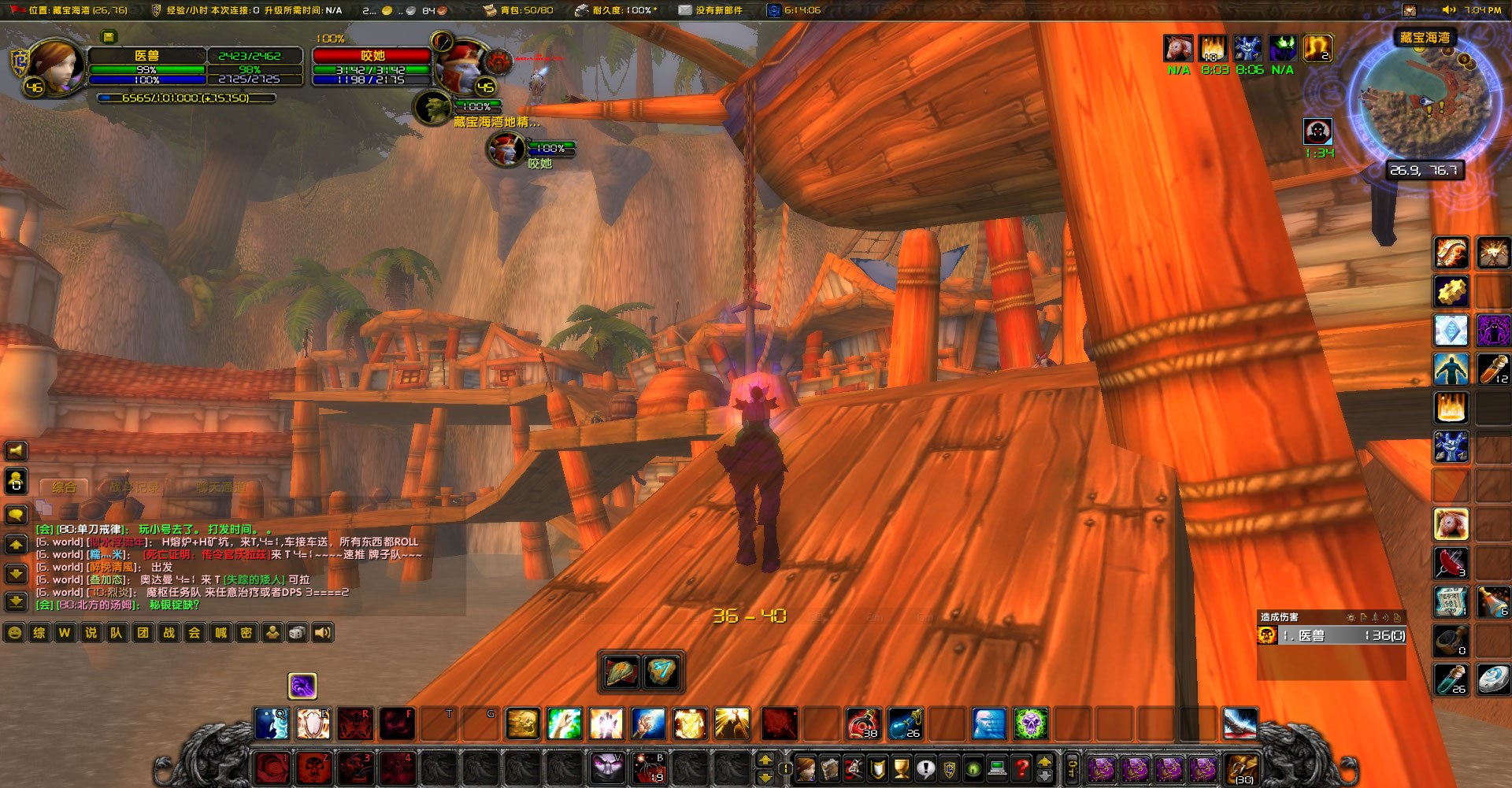
Task: Open the channel menu via the 综 button
Action: [x=39, y=632]
